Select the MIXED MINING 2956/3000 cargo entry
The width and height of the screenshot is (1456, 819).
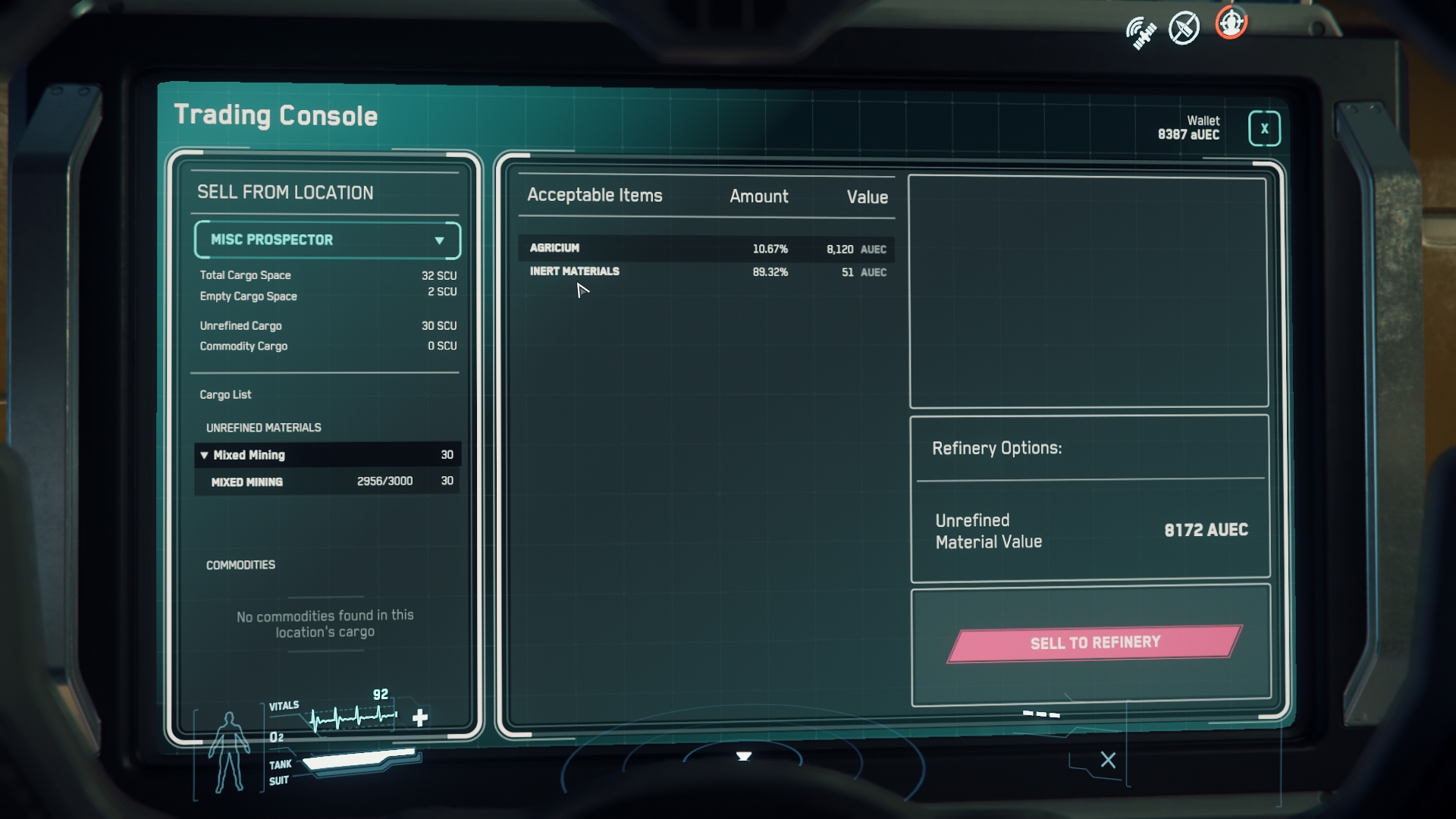point(327,482)
